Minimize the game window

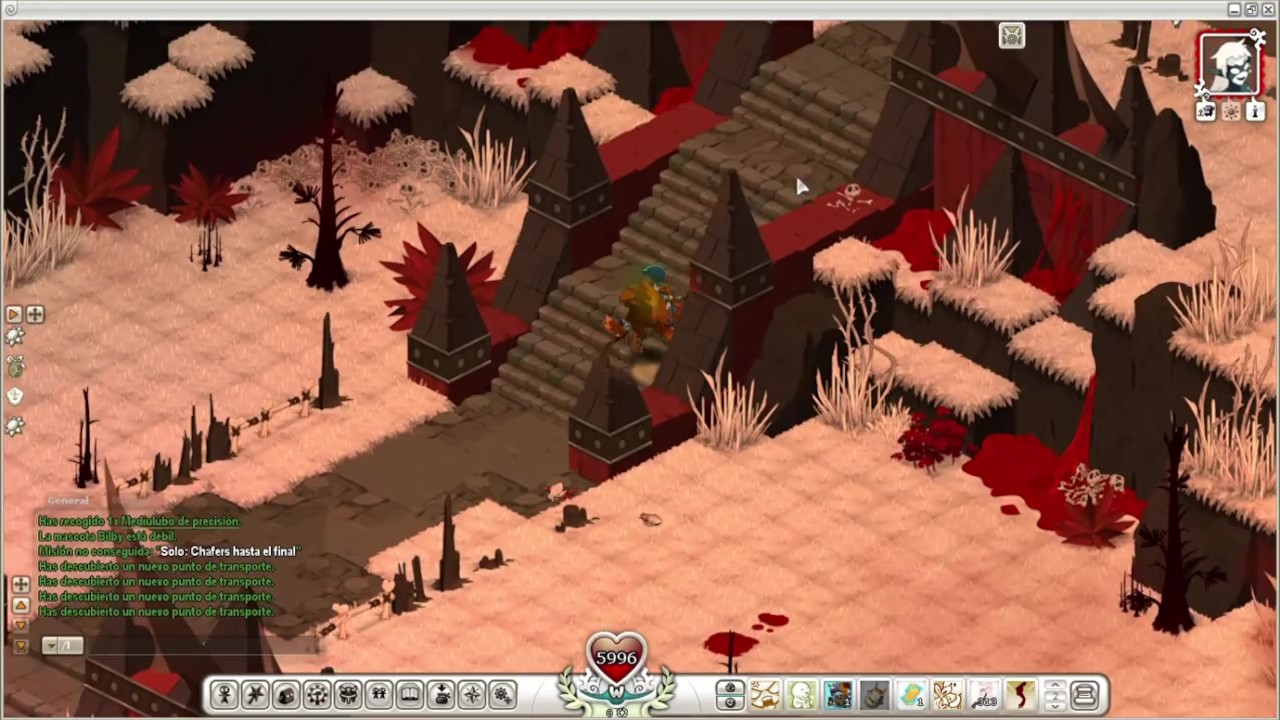point(1235,9)
